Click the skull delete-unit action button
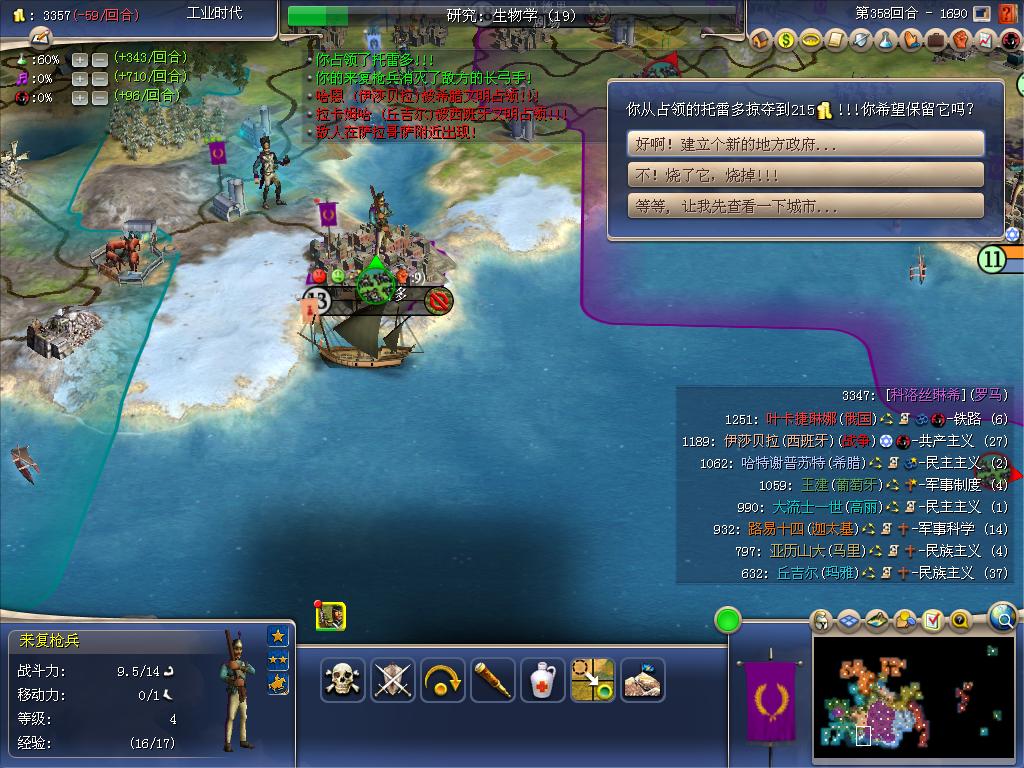 coord(342,680)
